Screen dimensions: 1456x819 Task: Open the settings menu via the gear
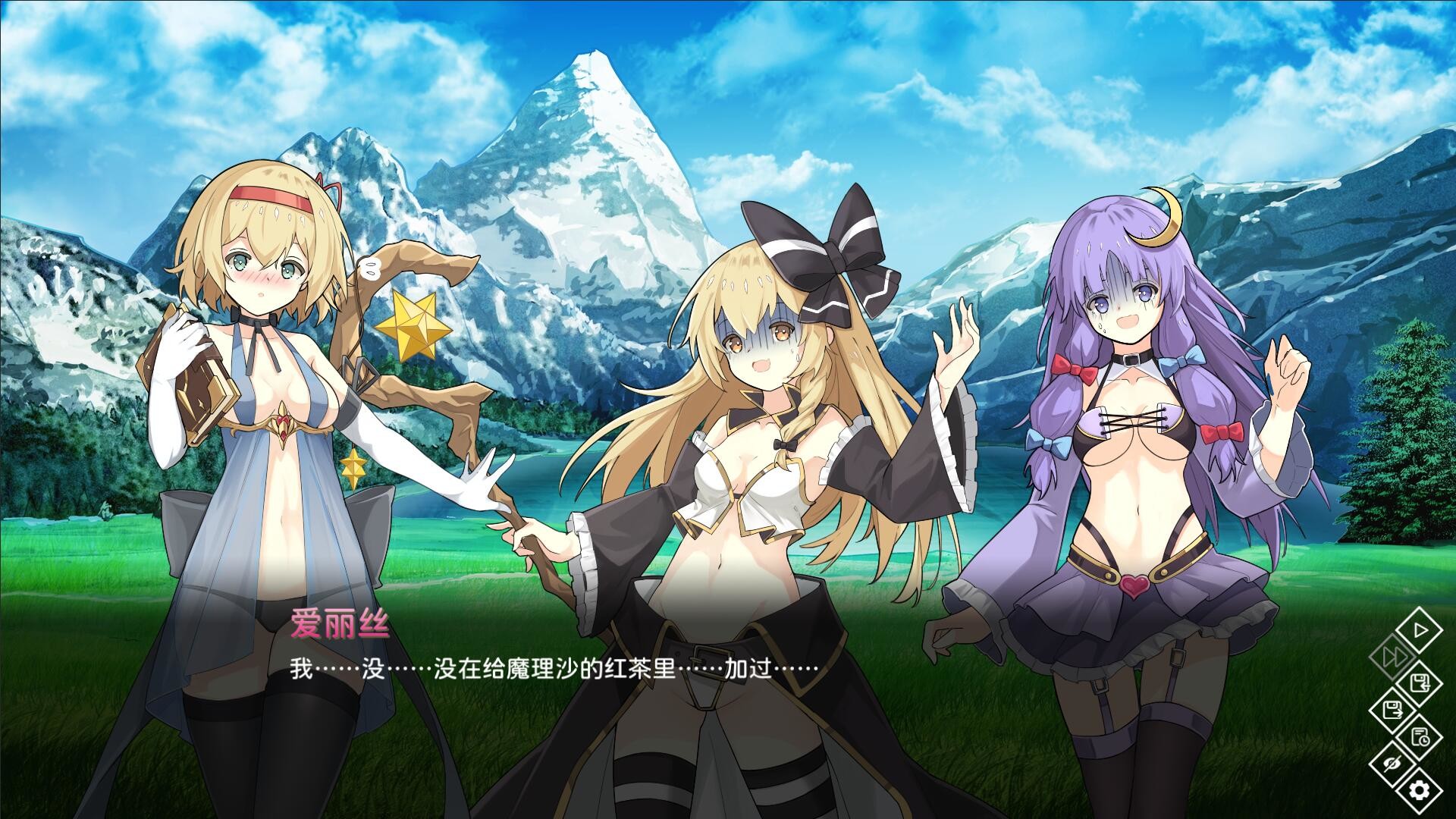tap(1420, 790)
